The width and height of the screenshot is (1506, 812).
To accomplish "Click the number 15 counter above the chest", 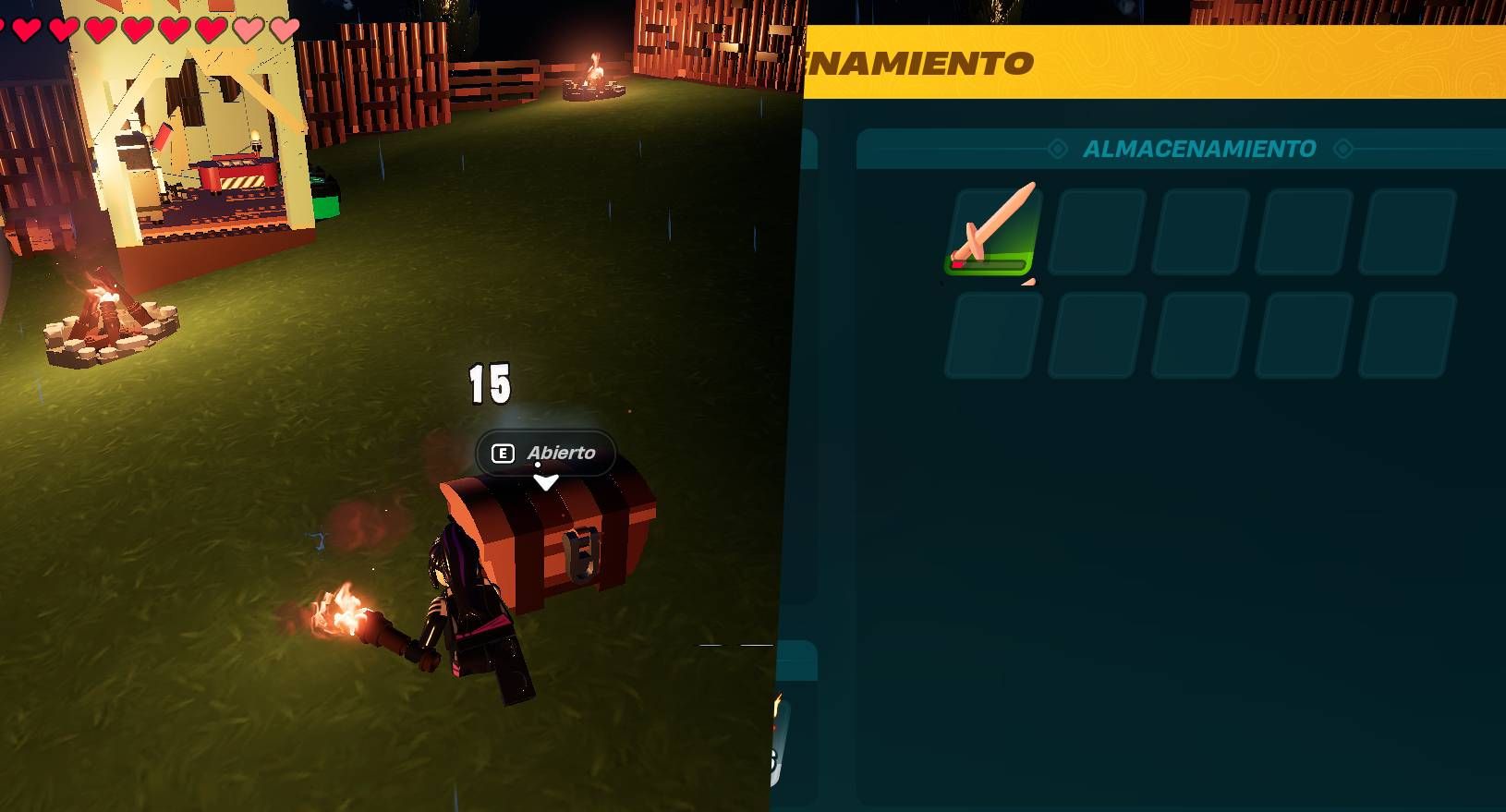I will click(x=489, y=384).
